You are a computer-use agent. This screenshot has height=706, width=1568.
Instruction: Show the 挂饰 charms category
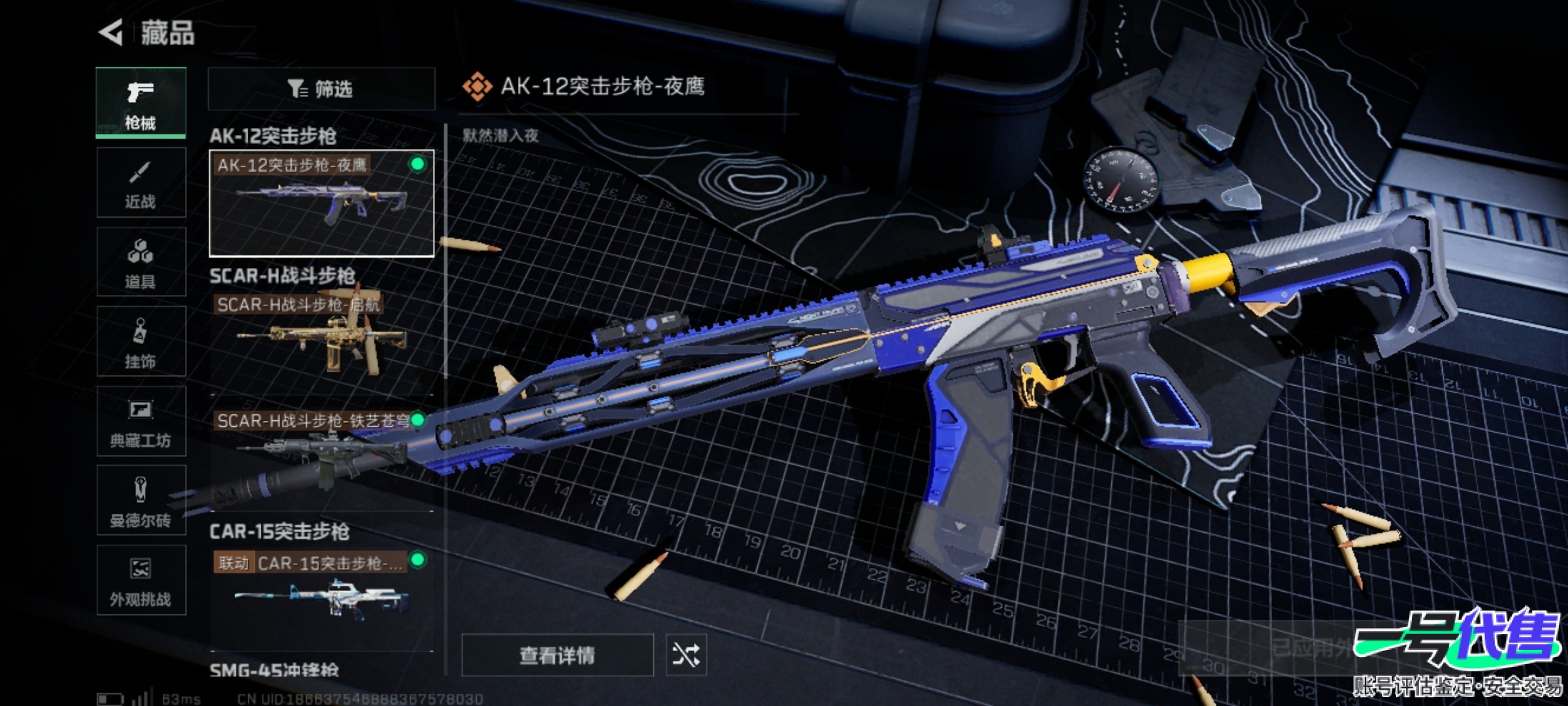[x=141, y=341]
